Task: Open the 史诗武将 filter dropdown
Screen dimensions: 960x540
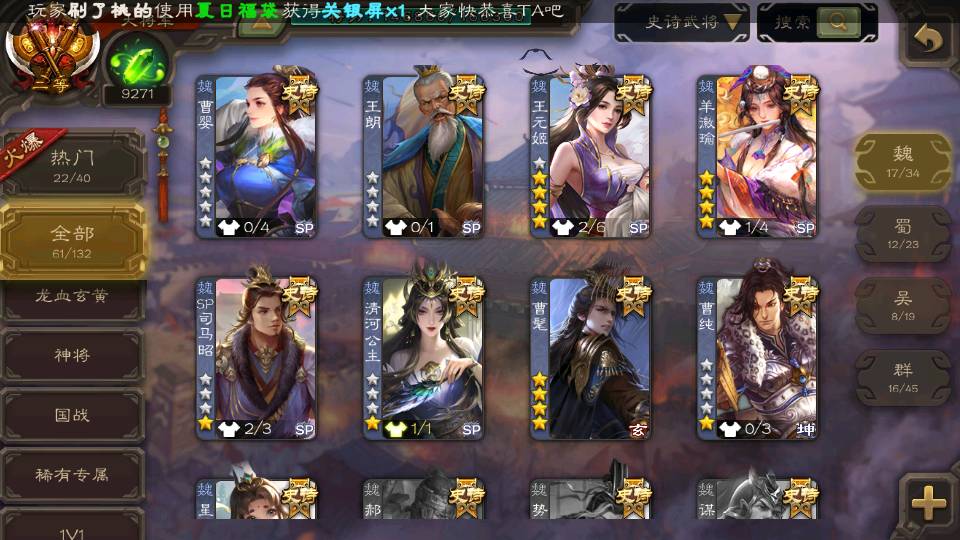Action: pyautogui.click(x=681, y=22)
